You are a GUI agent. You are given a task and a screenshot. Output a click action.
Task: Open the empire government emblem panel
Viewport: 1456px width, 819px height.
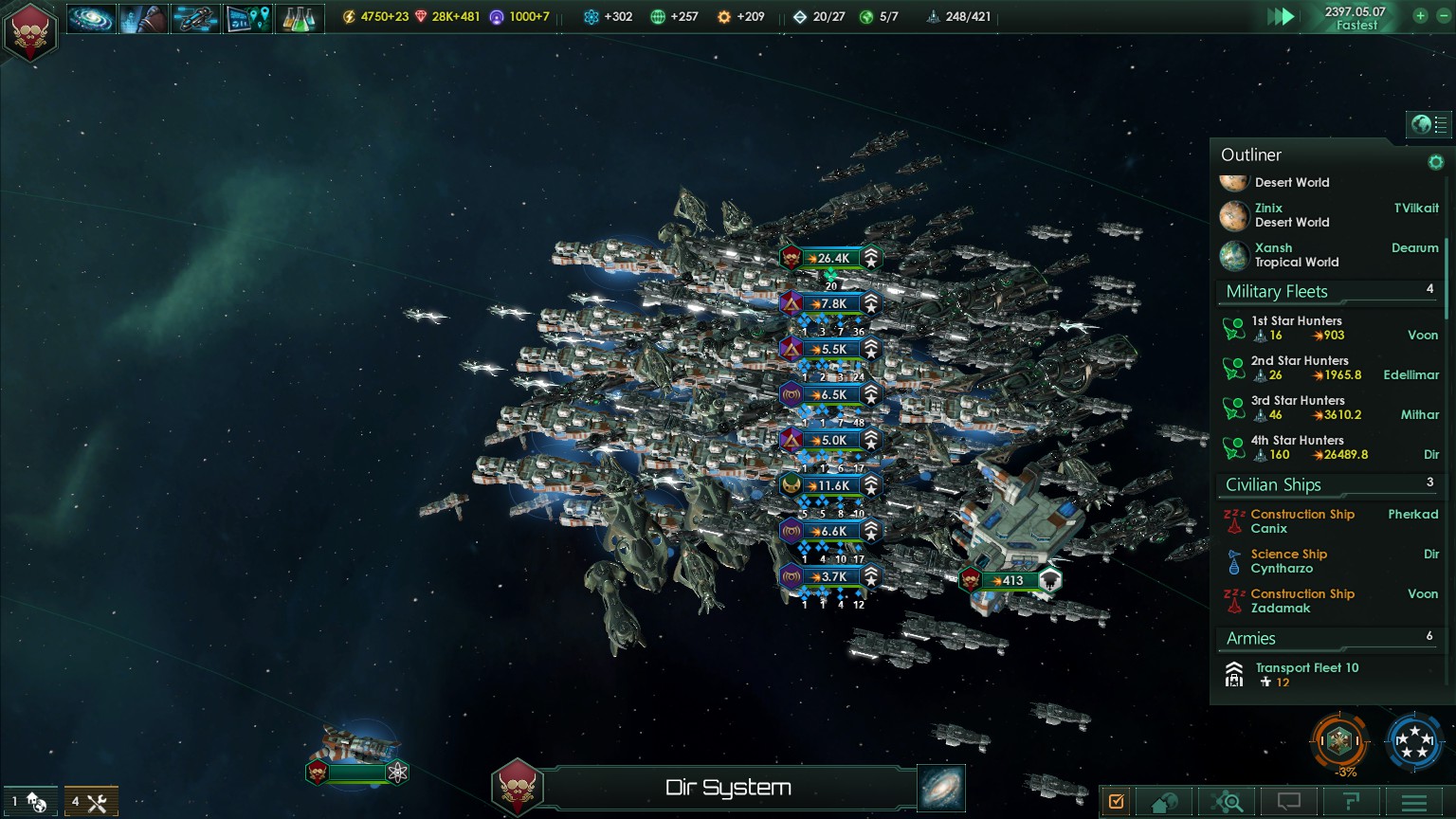click(31, 32)
